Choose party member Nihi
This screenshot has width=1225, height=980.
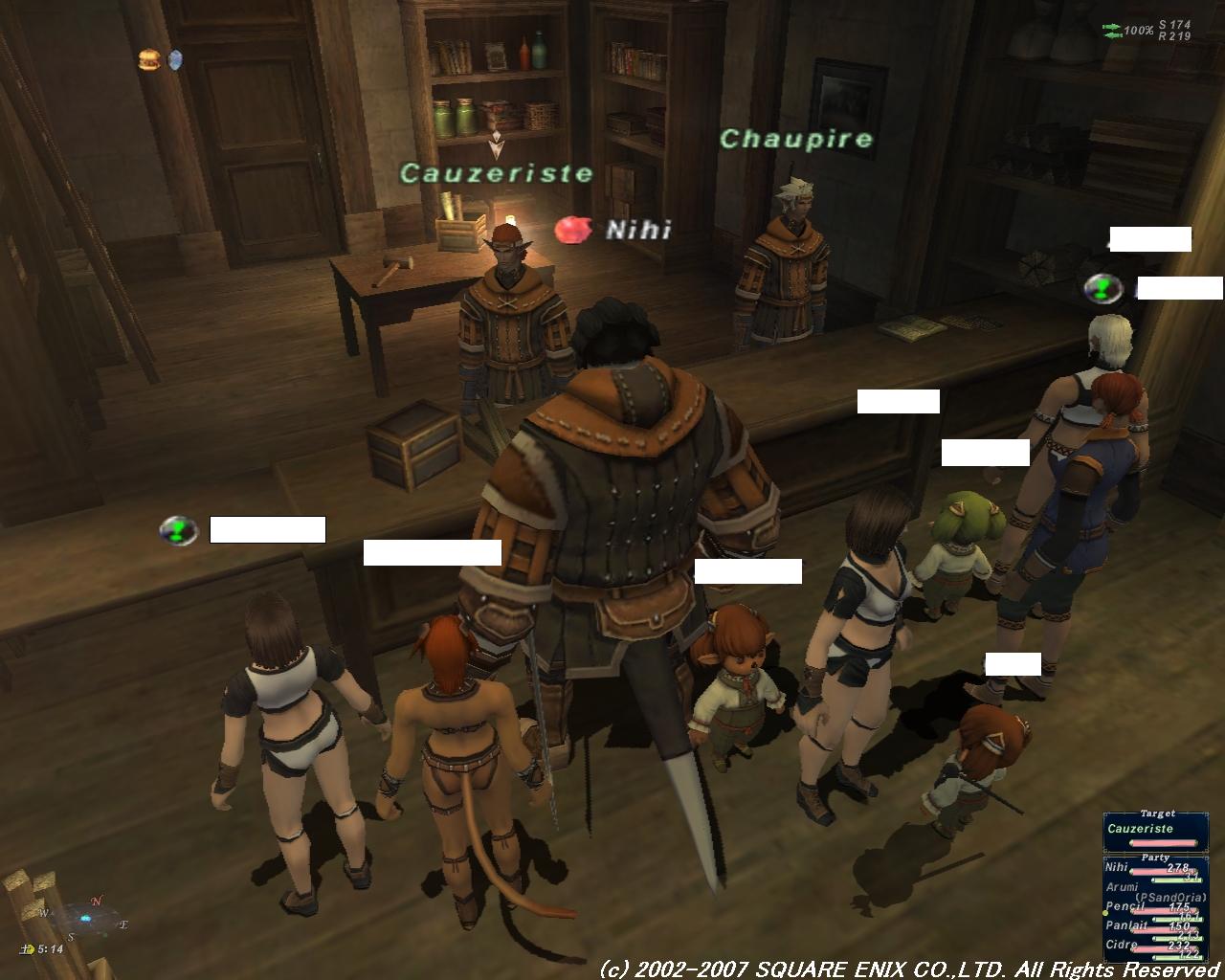tap(1118, 867)
